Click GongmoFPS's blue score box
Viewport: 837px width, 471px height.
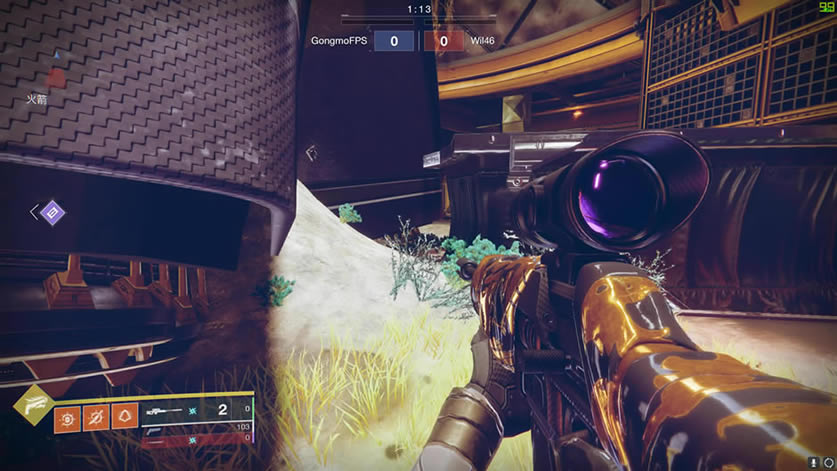(x=393, y=41)
